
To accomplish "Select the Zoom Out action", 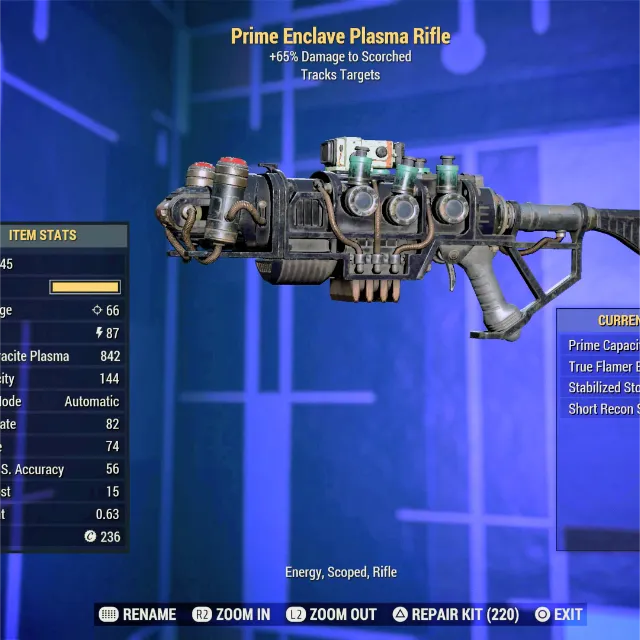I will [331, 615].
